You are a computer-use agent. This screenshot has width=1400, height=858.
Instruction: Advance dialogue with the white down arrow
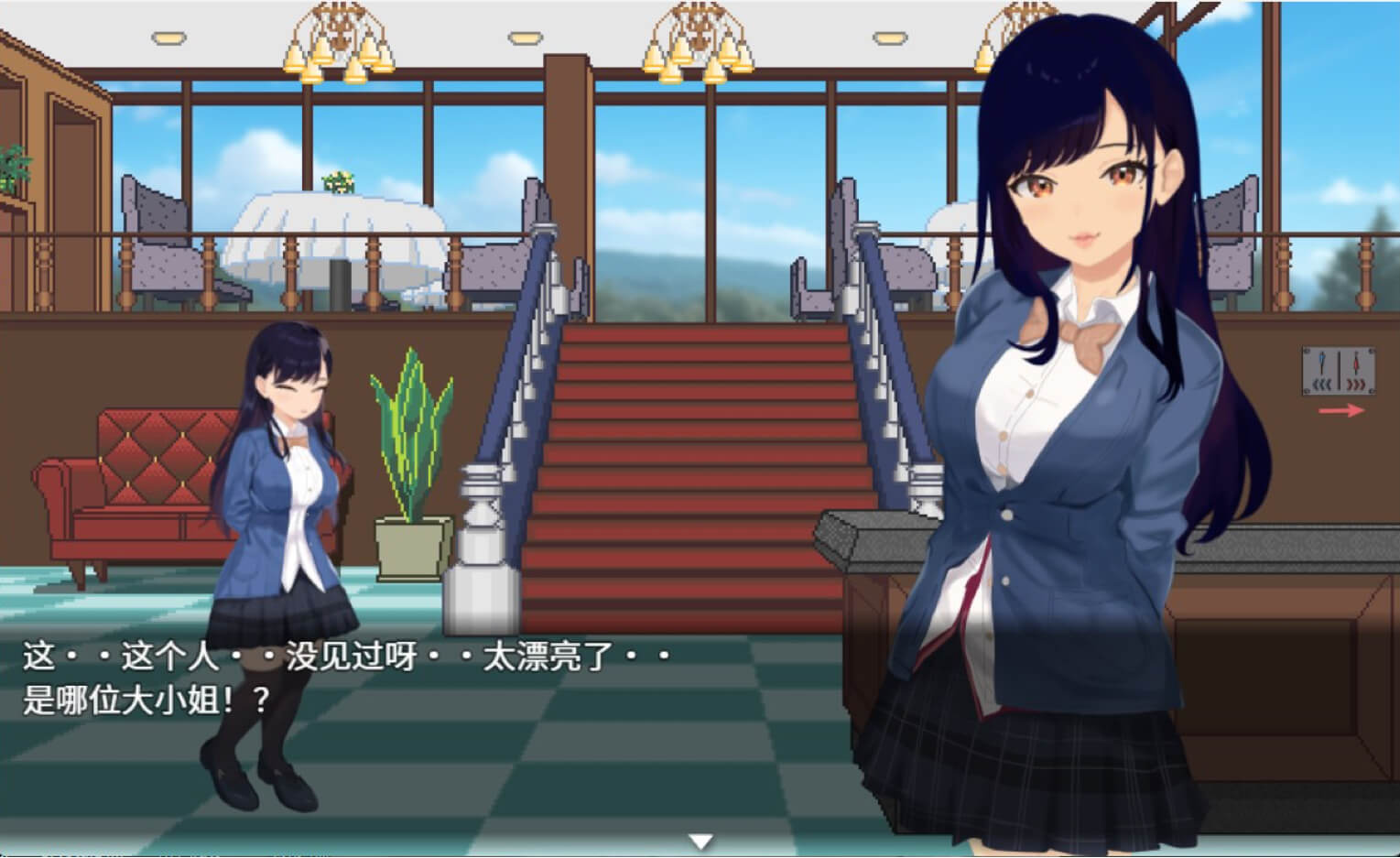click(x=700, y=841)
